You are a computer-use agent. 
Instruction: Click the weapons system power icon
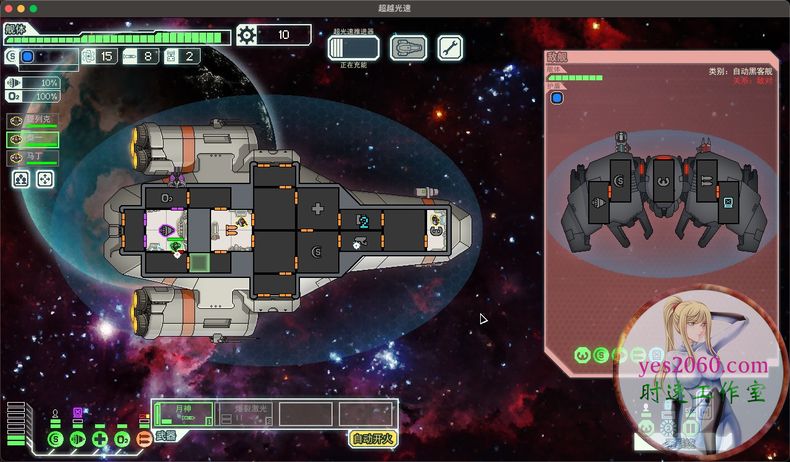pyautogui.click(x=143, y=438)
